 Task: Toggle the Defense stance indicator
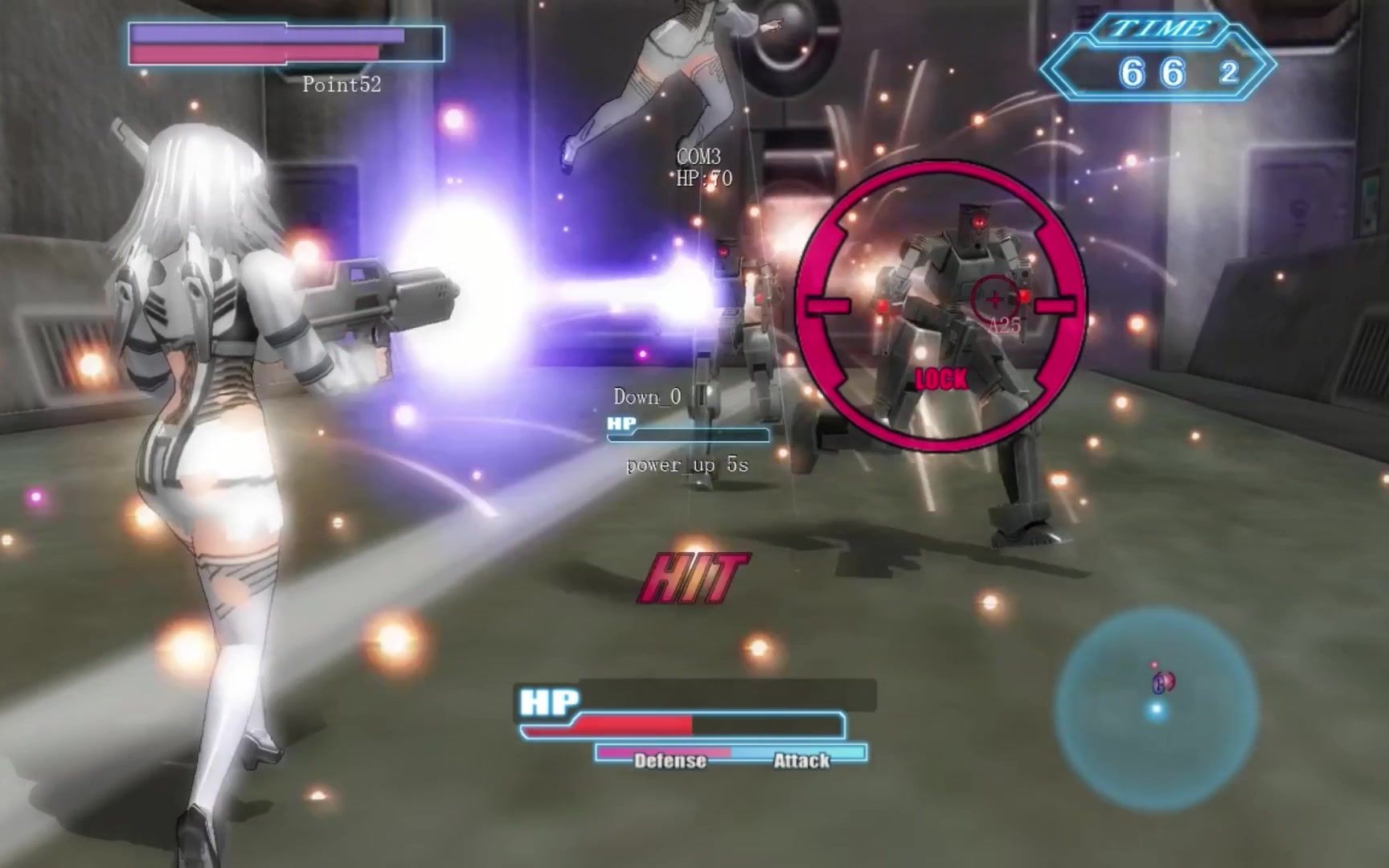(x=670, y=759)
